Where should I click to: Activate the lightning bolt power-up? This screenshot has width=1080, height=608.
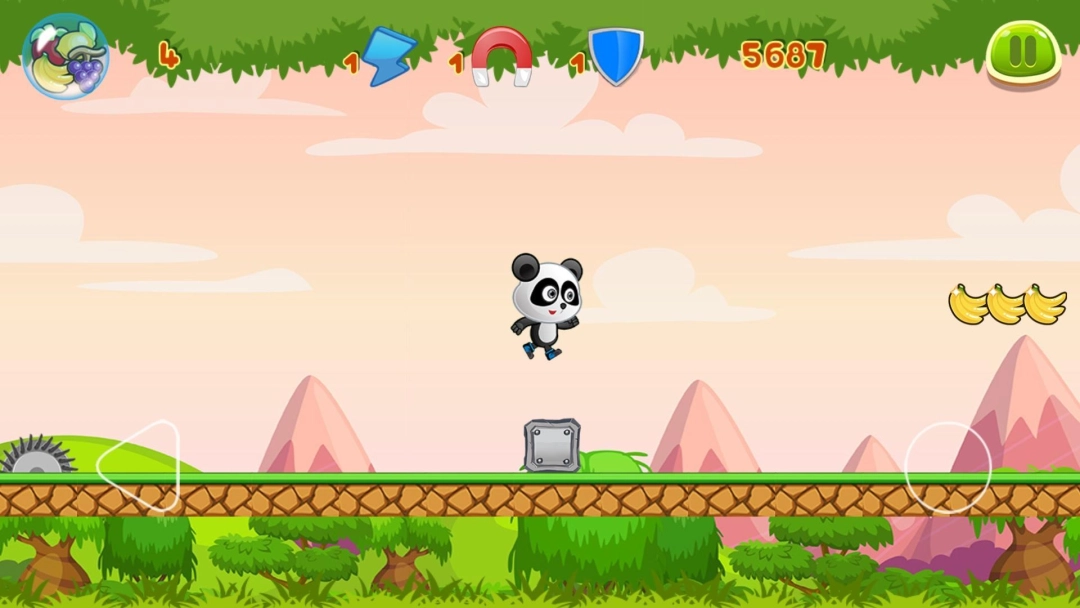pos(387,57)
